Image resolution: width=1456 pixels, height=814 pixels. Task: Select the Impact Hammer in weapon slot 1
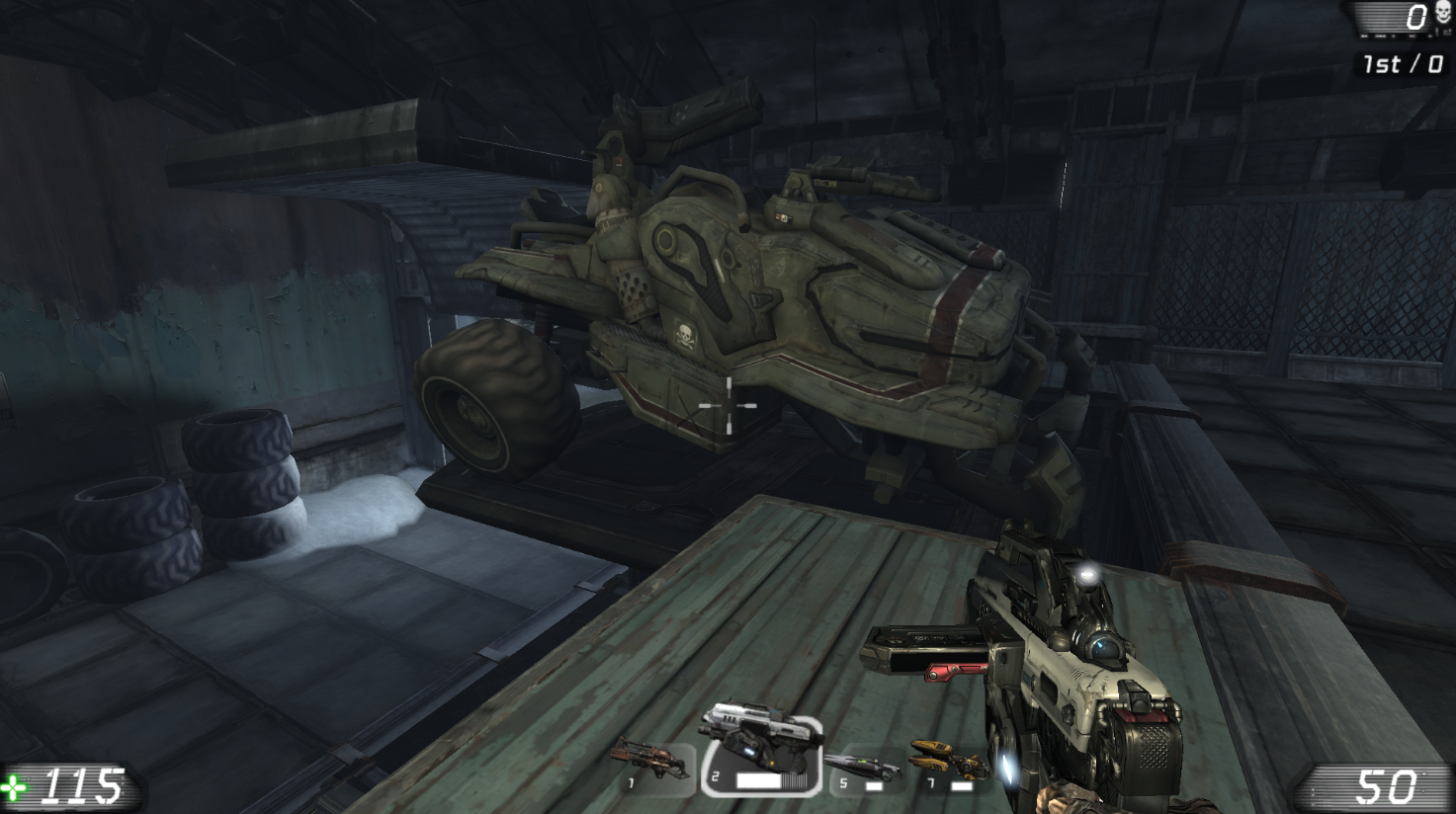[652, 761]
